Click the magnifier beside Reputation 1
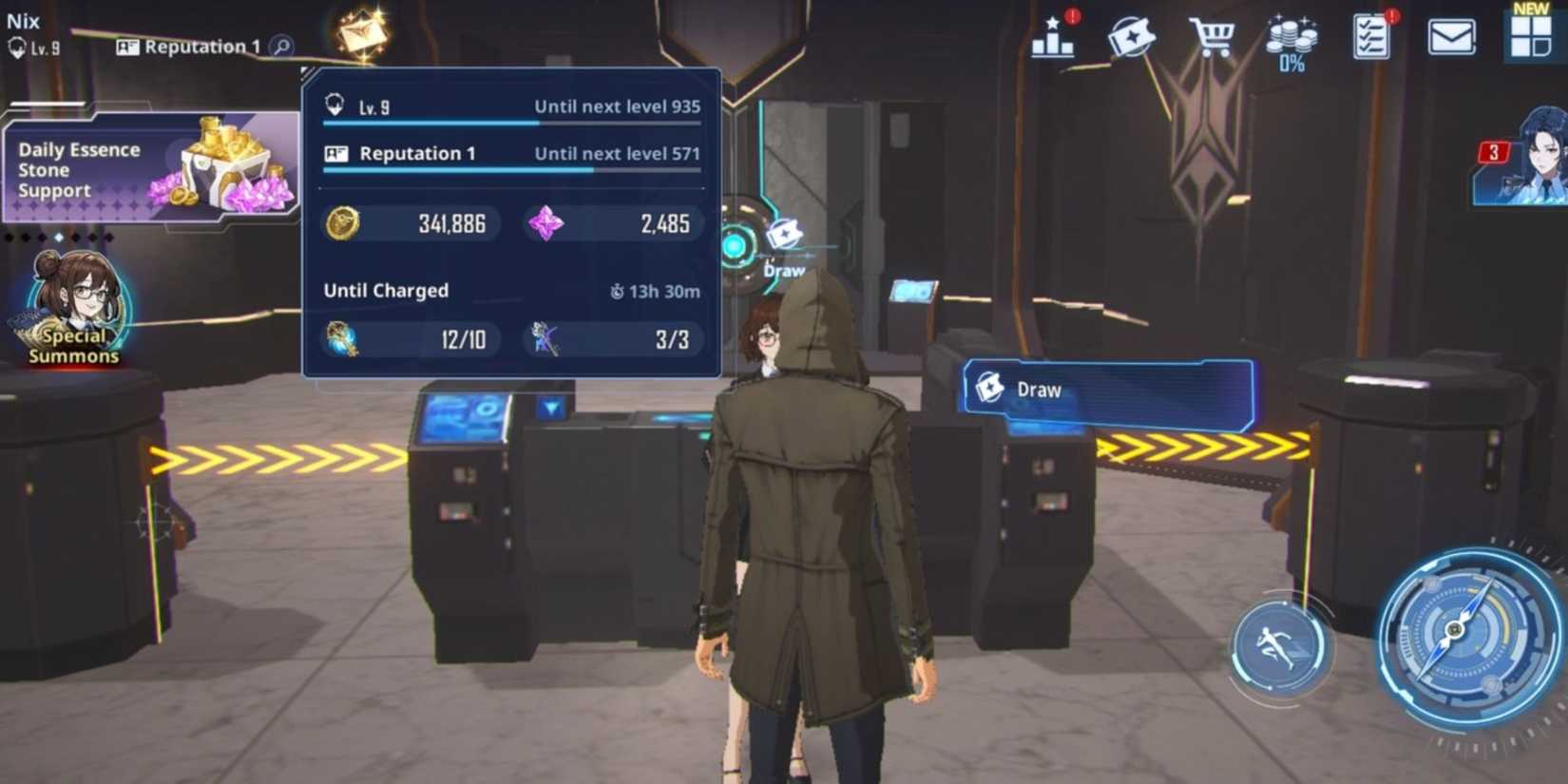Image resolution: width=1568 pixels, height=784 pixels. coord(277,47)
